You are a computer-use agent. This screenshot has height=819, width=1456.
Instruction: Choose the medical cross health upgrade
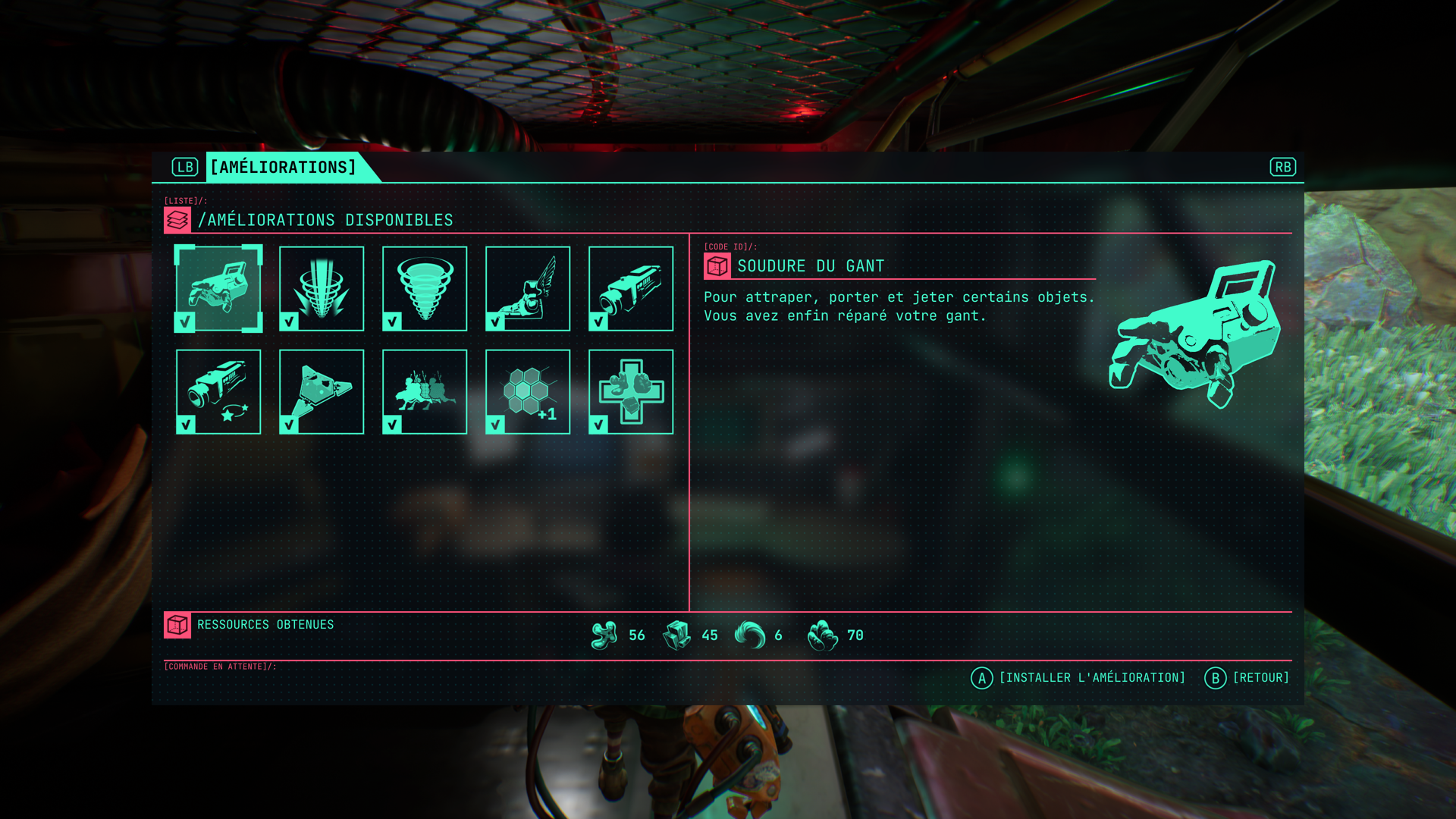click(x=631, y=391)
